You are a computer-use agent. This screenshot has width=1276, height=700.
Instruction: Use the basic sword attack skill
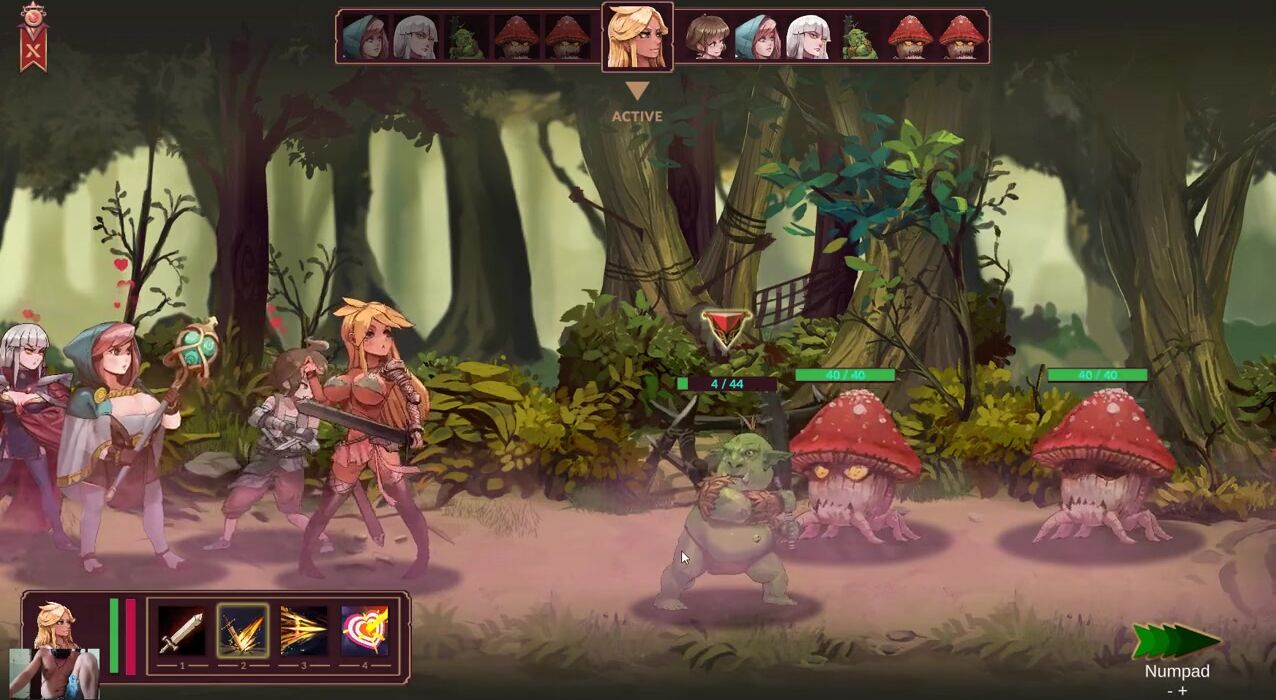[182, 632]
